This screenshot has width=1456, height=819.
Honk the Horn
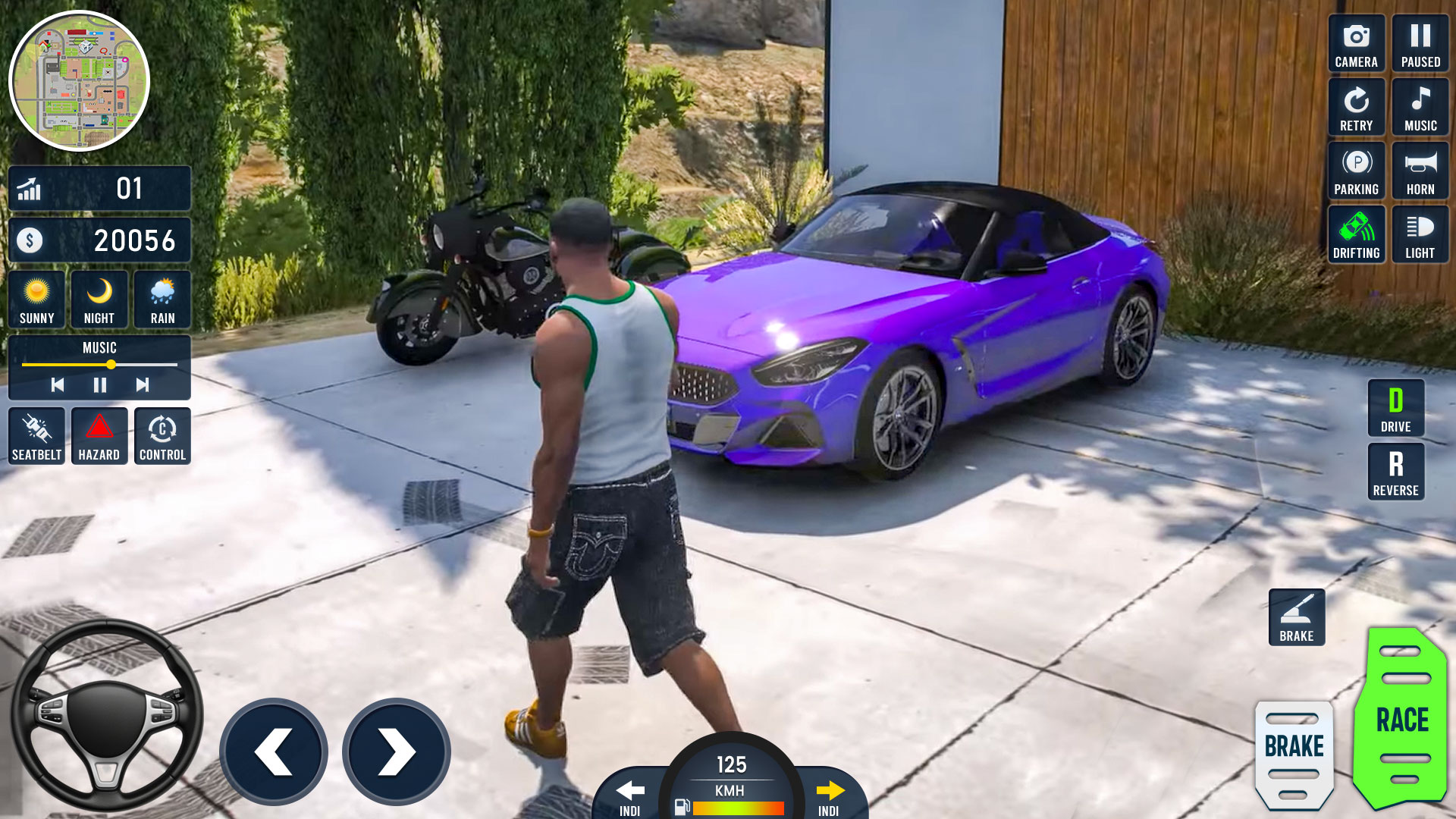click(x=1420, y=171)
